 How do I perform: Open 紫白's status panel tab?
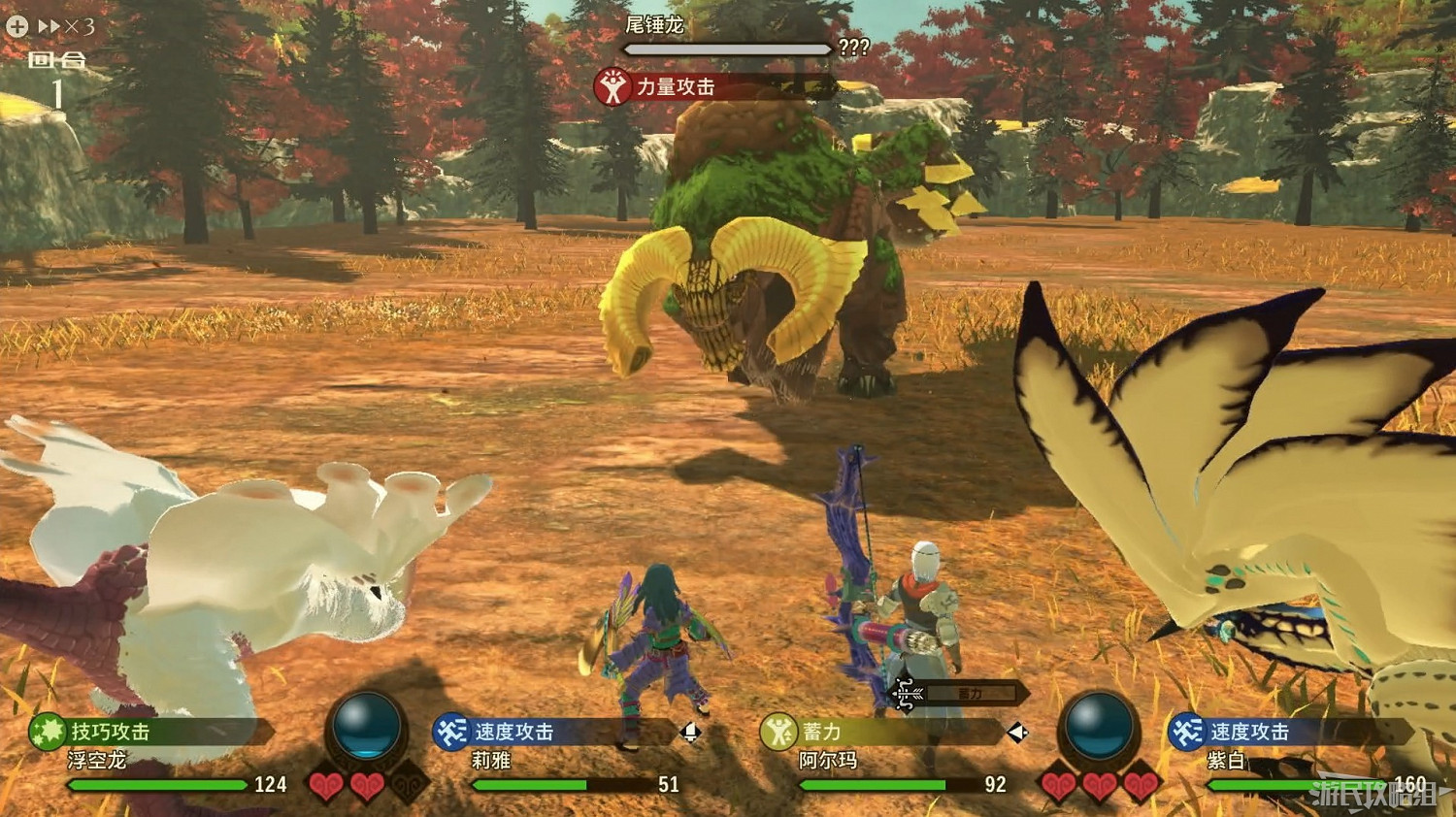pyautogui.click(x=1262, y=735)
